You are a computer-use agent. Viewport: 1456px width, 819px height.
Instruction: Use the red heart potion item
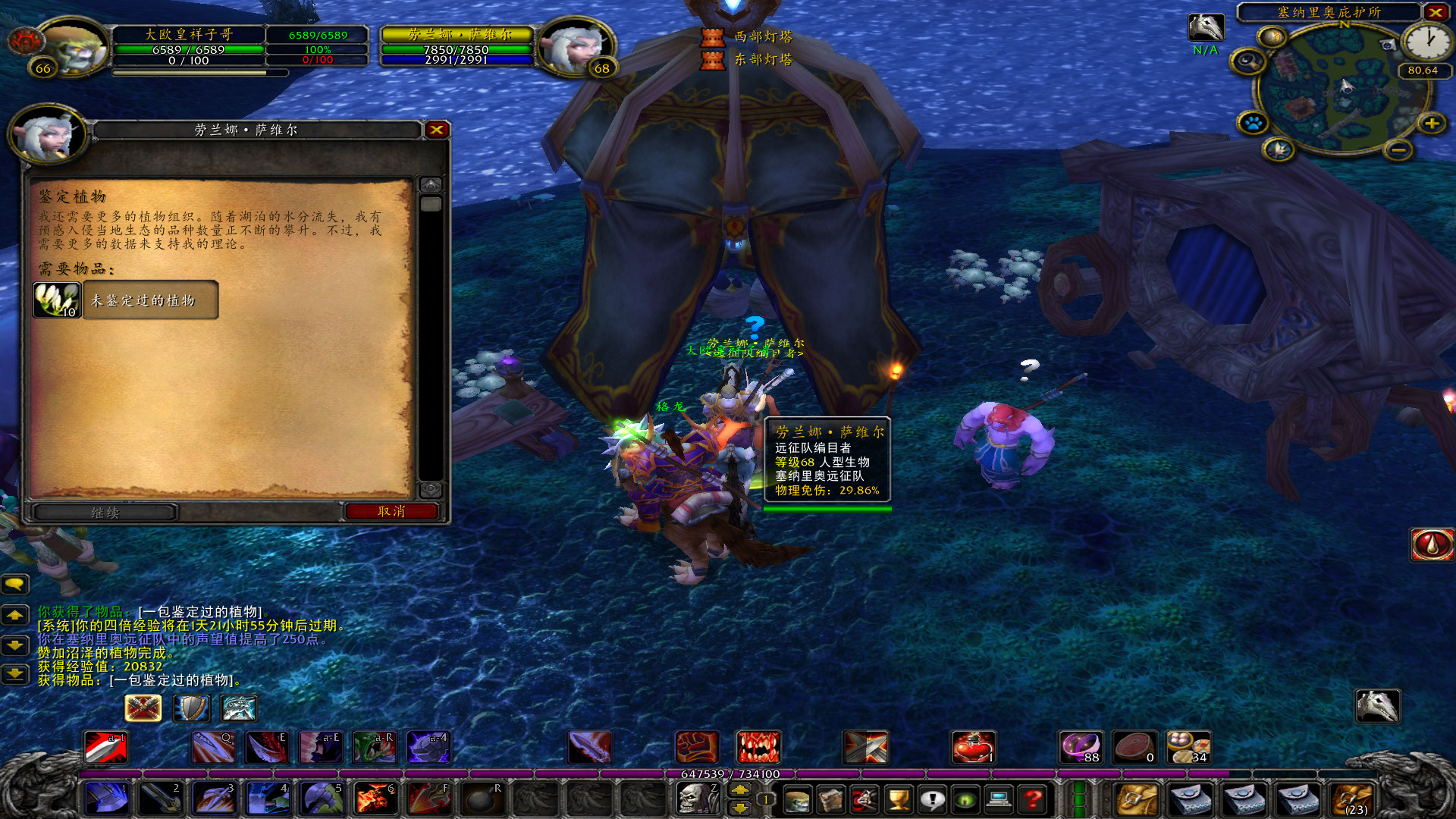click(x=973, y=747)
